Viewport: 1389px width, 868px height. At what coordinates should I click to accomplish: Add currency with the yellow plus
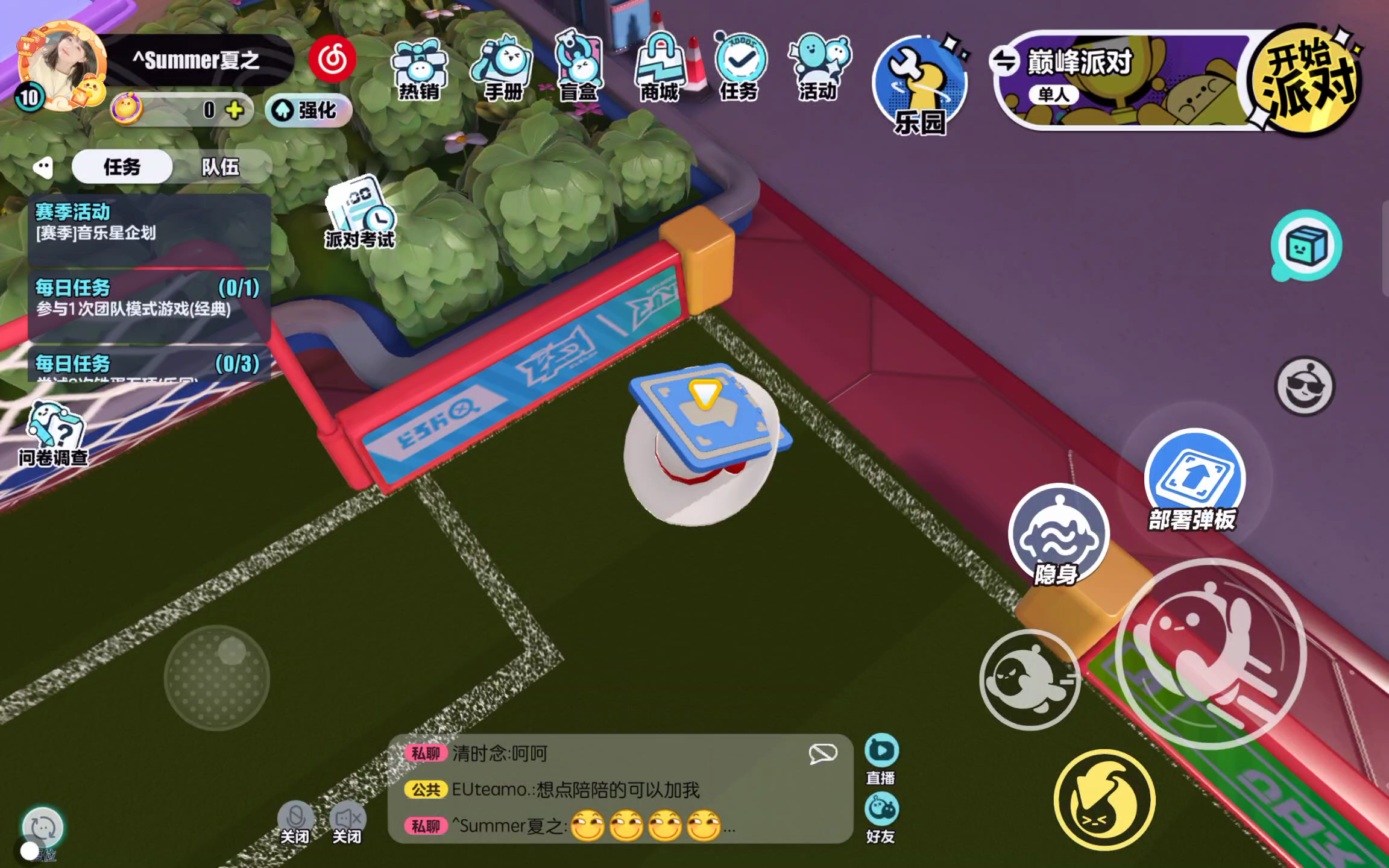[235, 110]
